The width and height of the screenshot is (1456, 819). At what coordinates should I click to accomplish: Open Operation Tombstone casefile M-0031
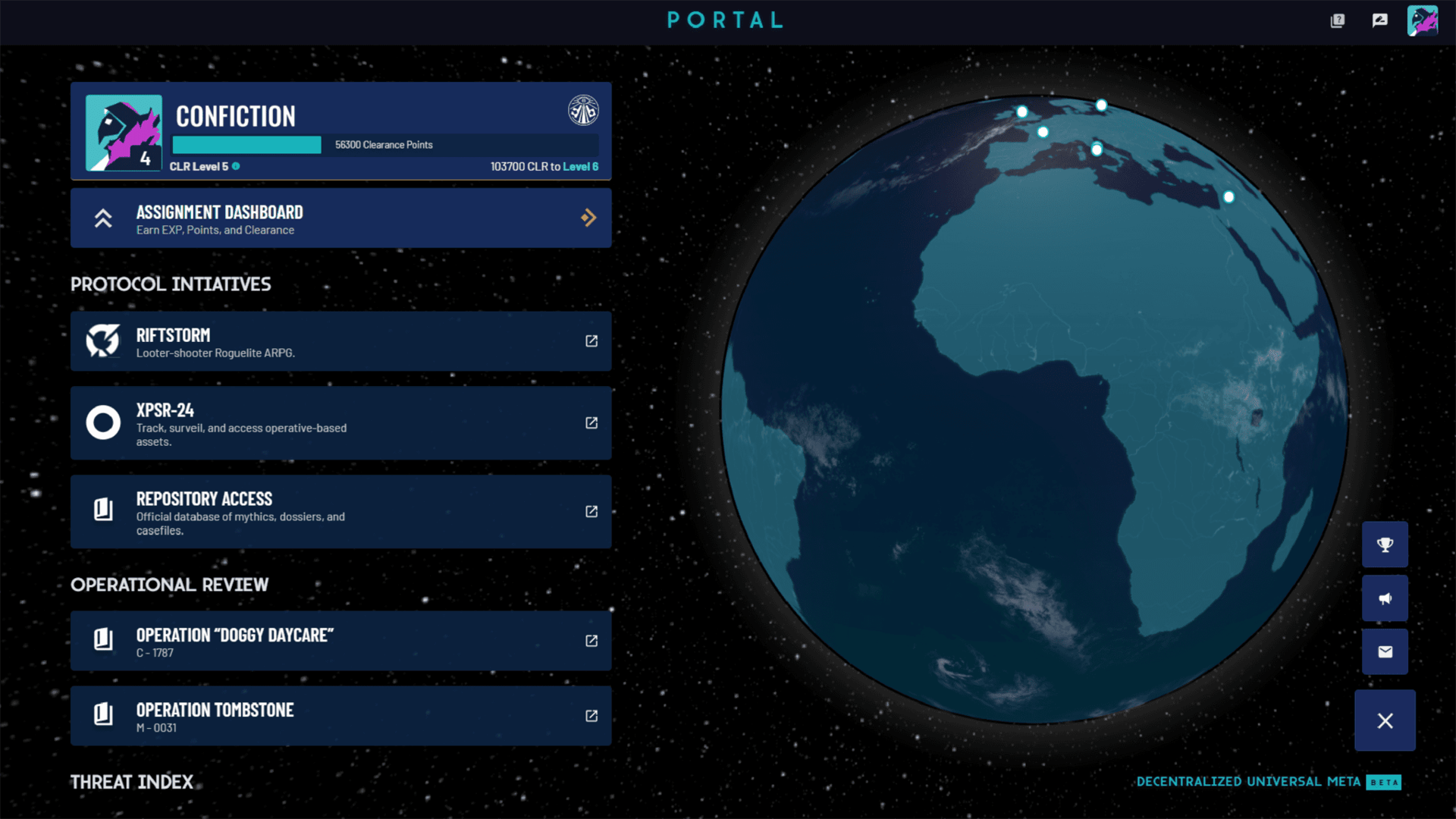pos(591,716)
